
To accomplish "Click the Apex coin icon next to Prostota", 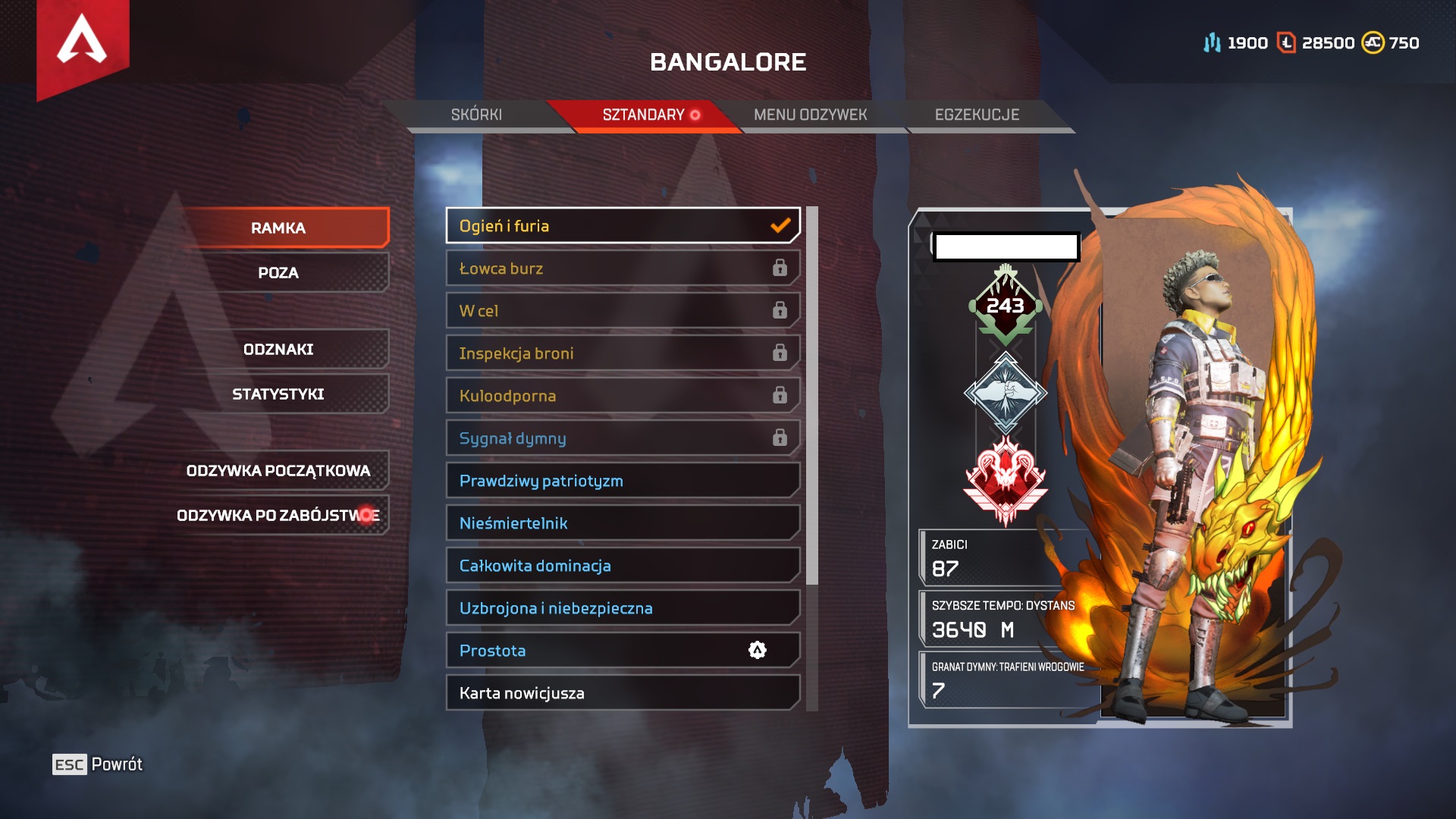I will 758,650.
